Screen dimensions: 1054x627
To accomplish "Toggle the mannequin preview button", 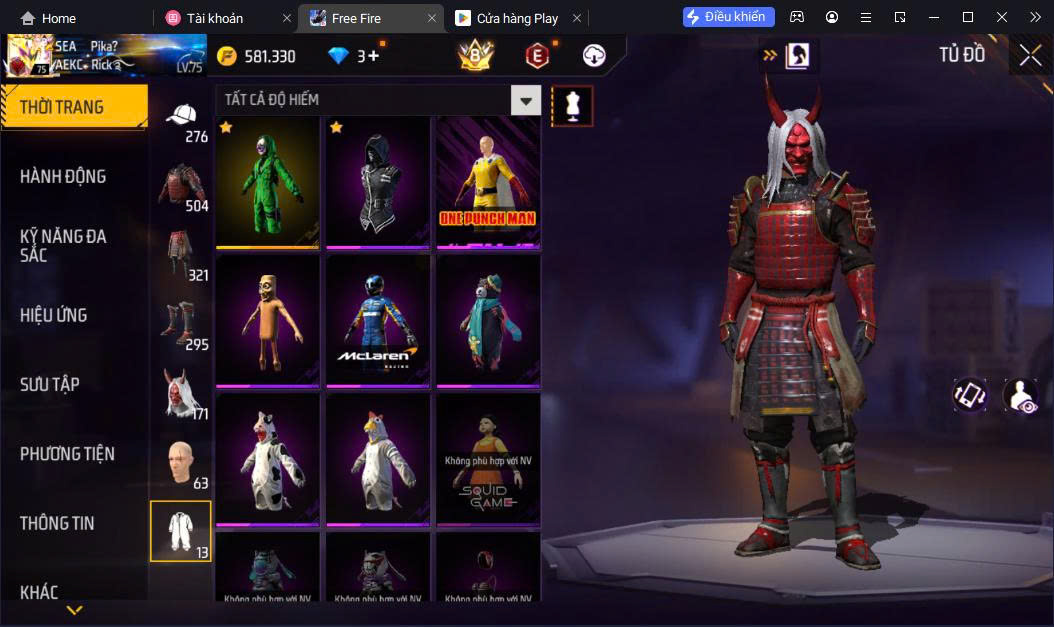I will click(573, 105).
